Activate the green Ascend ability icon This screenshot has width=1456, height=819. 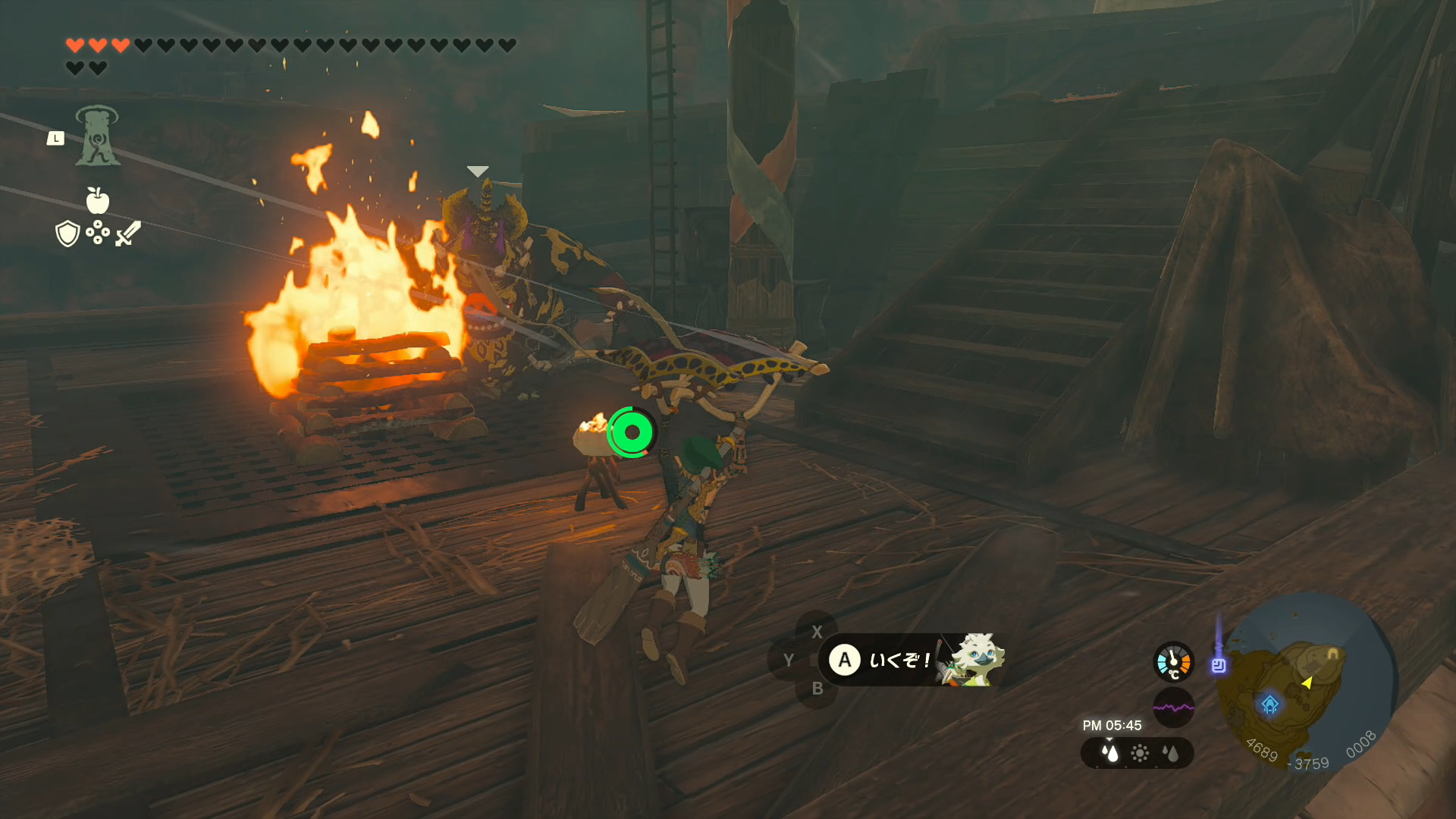tap(97, 136)
